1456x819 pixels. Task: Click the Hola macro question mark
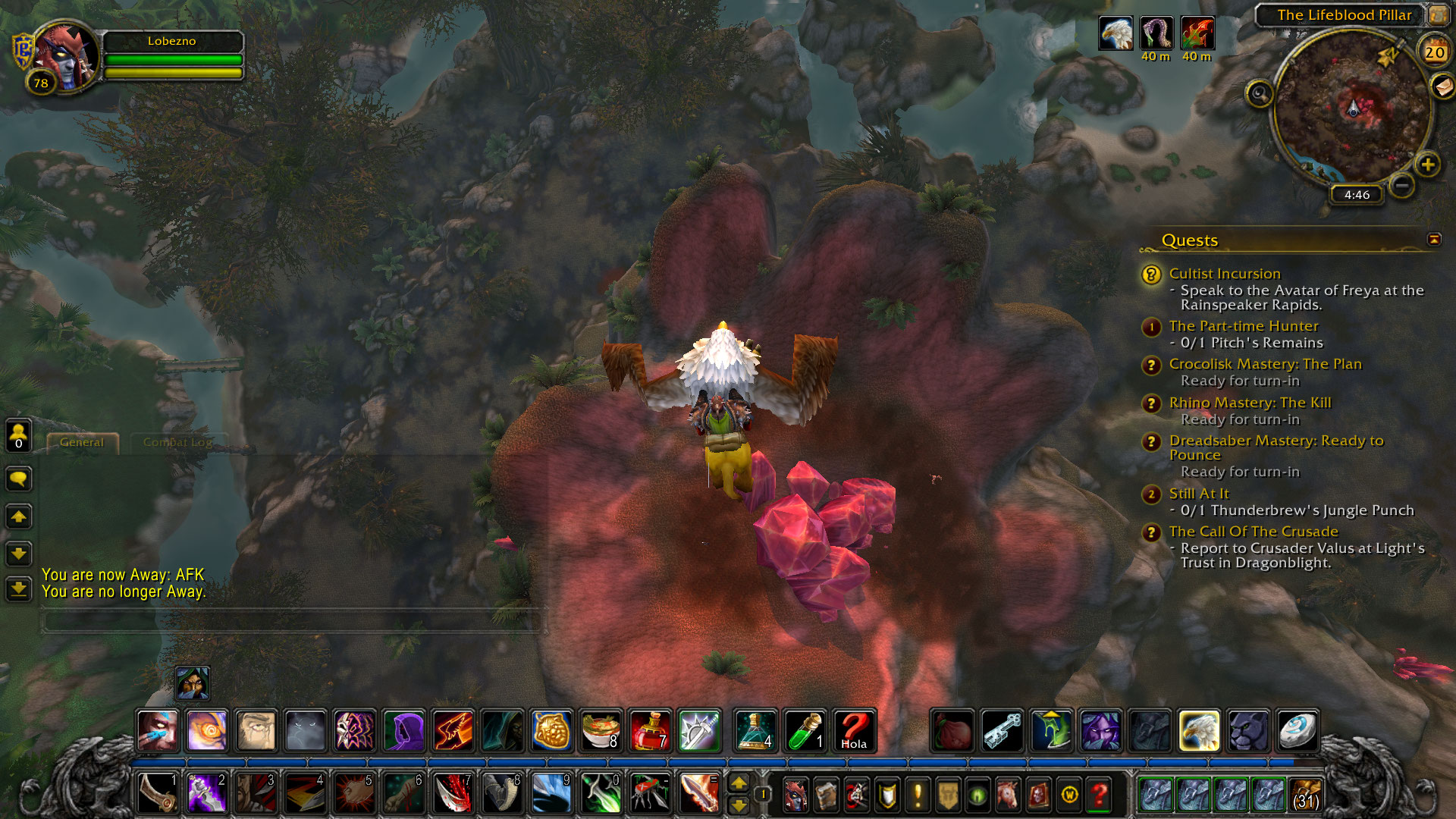854,731
